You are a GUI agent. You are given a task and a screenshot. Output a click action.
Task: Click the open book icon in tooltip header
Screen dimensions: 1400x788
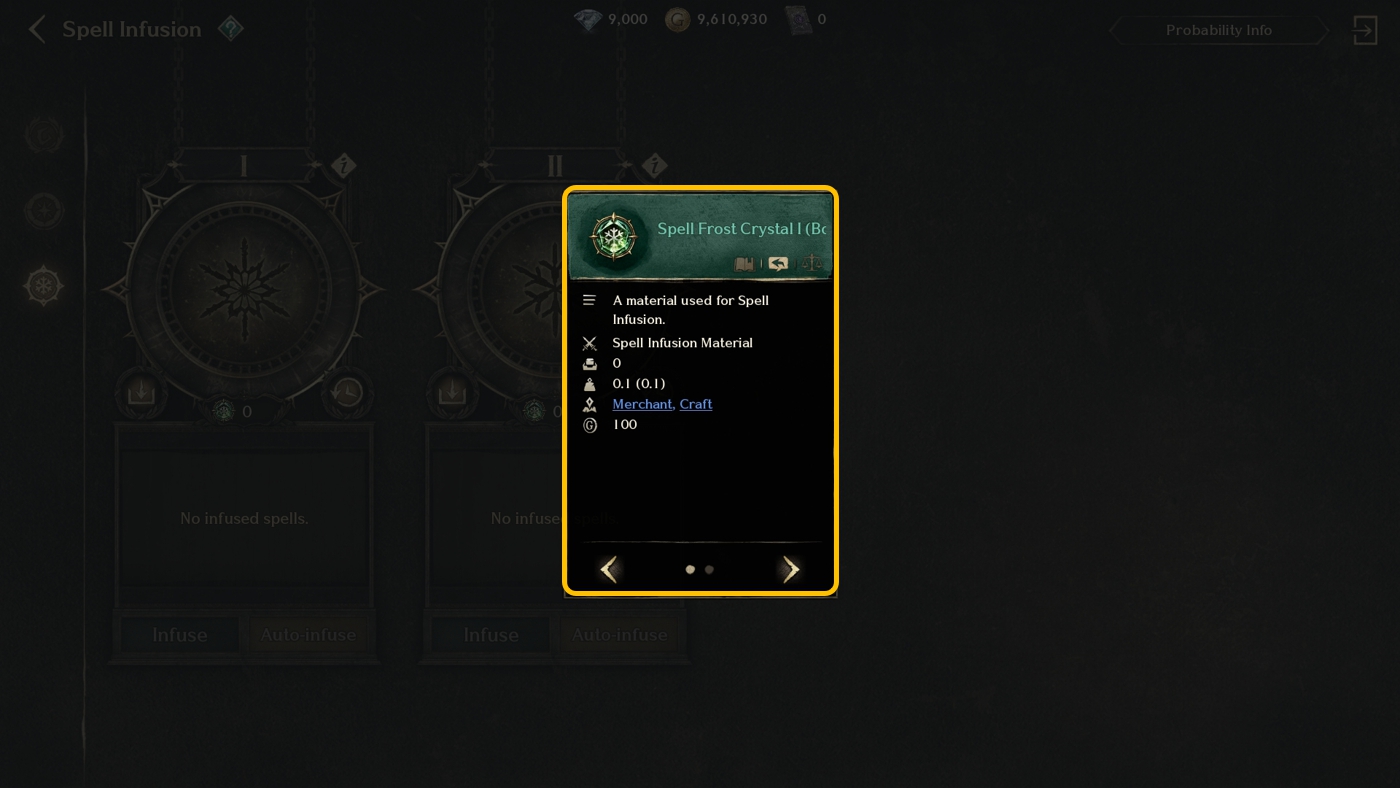(x=744, y=264)
